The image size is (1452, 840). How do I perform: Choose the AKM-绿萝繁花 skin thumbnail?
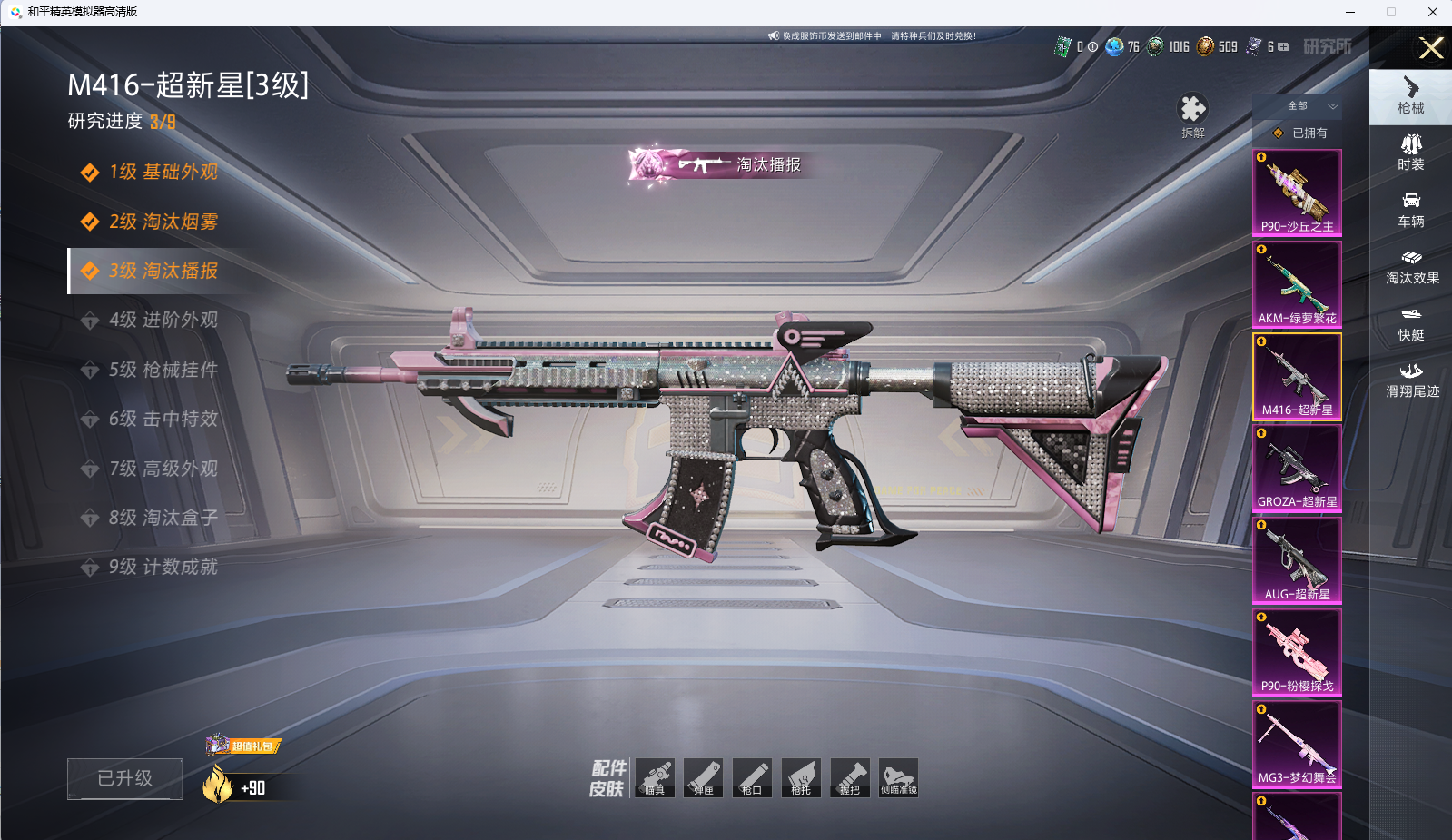tap(1297, 284)
